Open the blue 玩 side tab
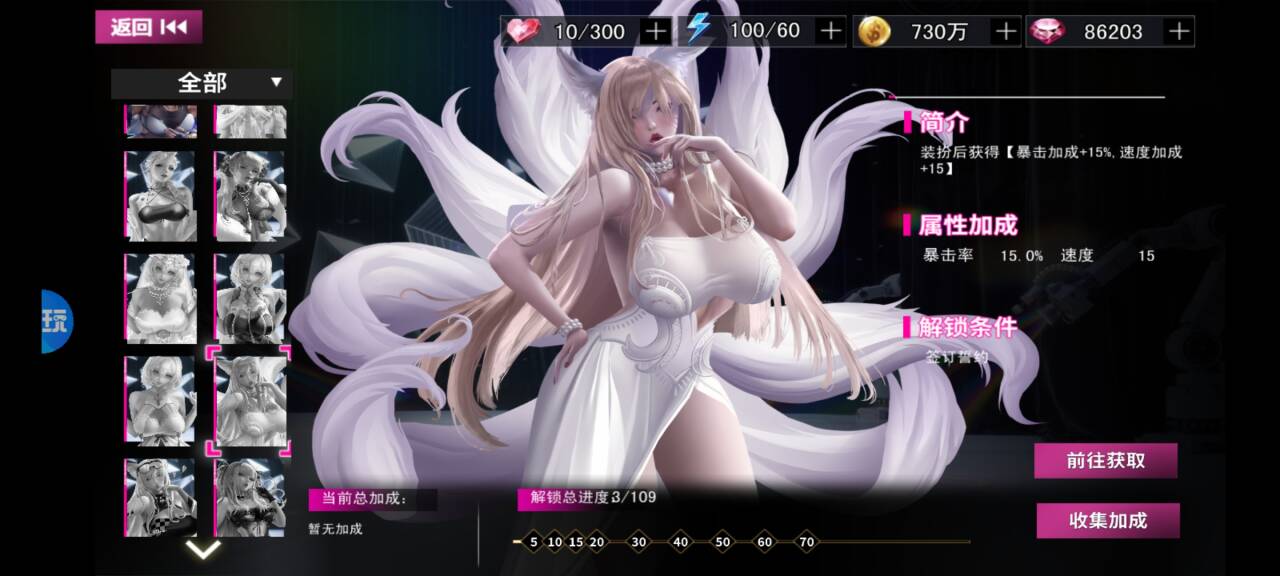Image resolution: width=1280 pixels, height=576 pixels. 57,321
